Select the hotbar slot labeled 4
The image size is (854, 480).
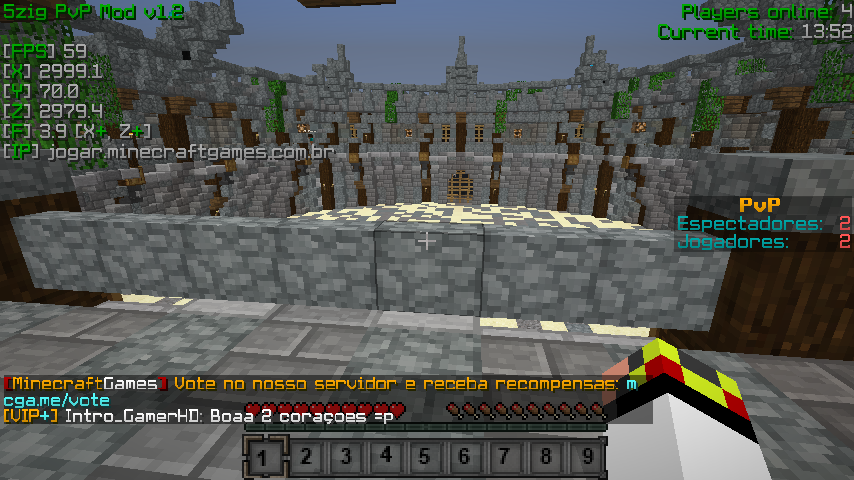pyautogui.click(x=385, y=459)
